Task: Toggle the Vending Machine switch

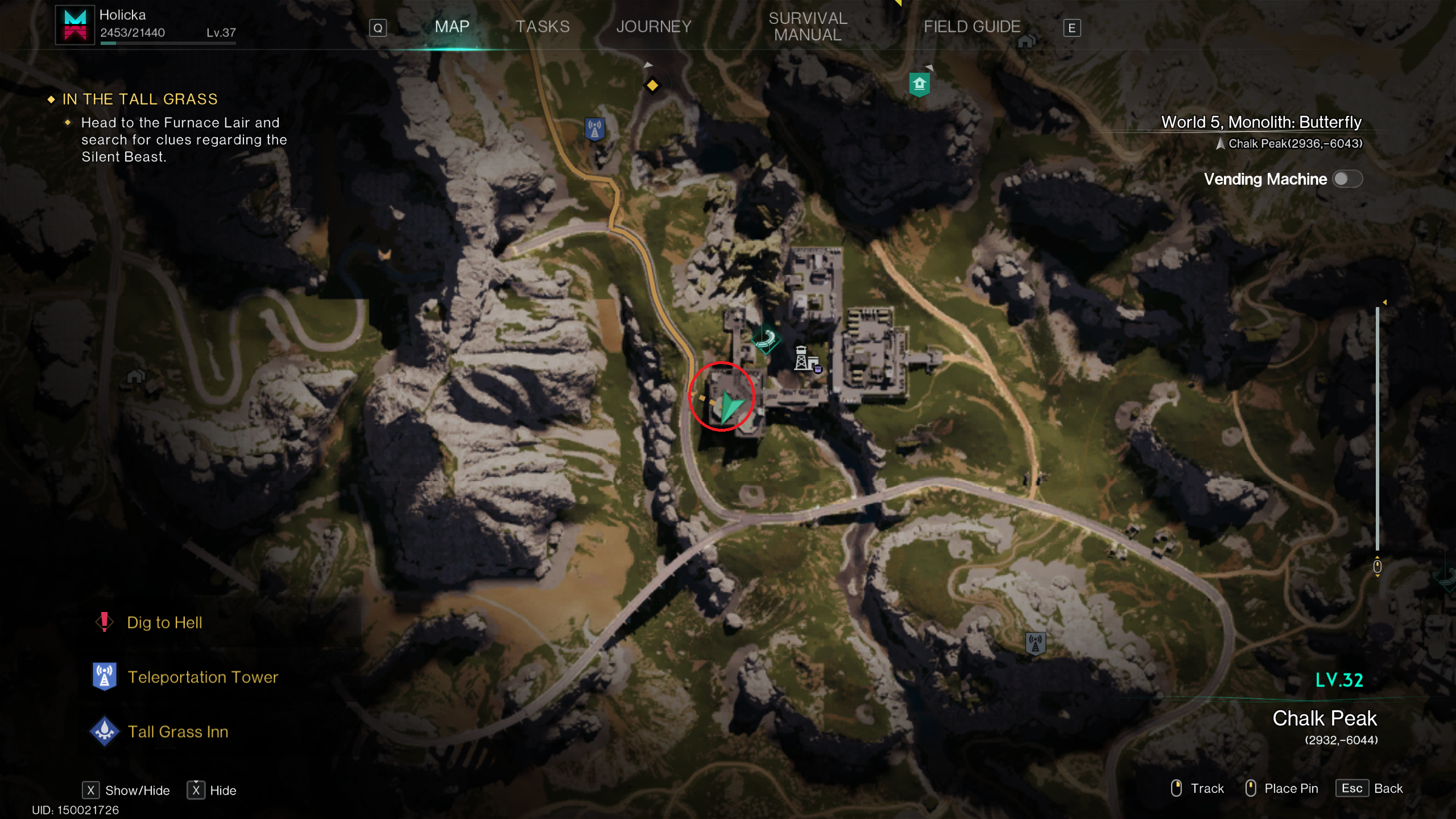Action: click(1347, 179)
